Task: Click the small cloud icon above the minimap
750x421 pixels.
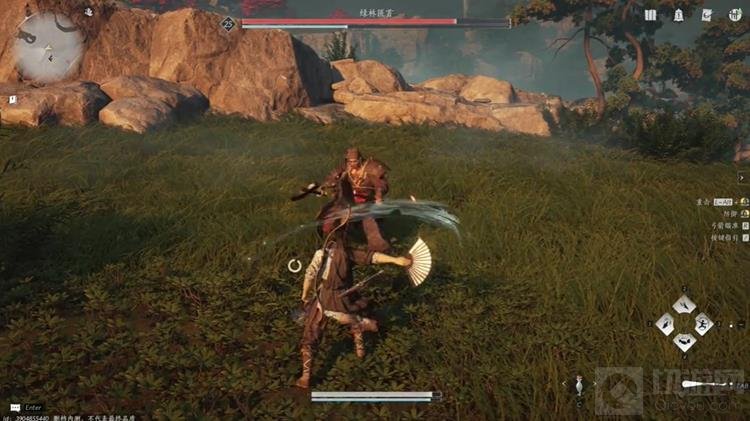Action: [88, 12]
